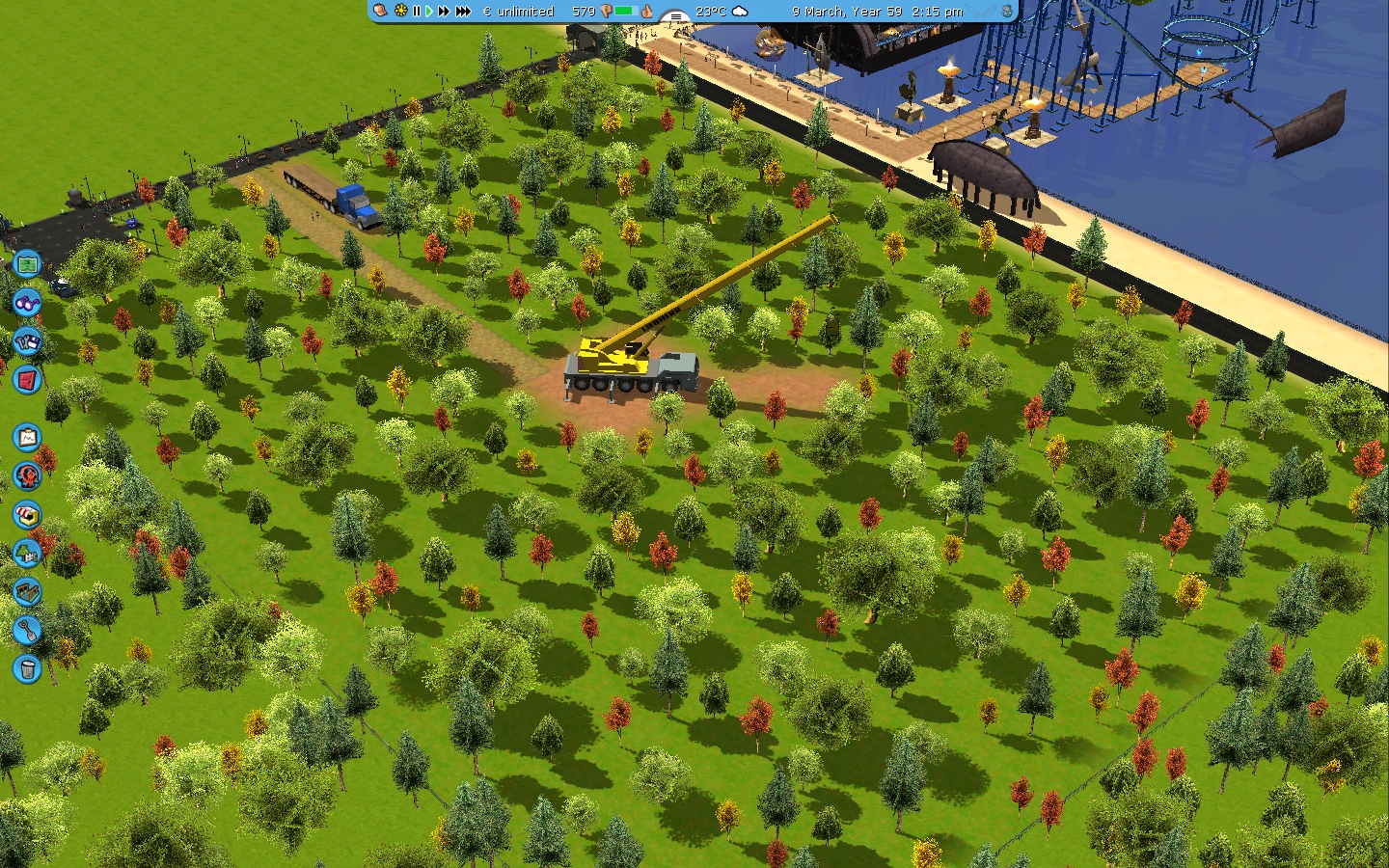
Task: Open the path building tool
Action: (27, 591)
